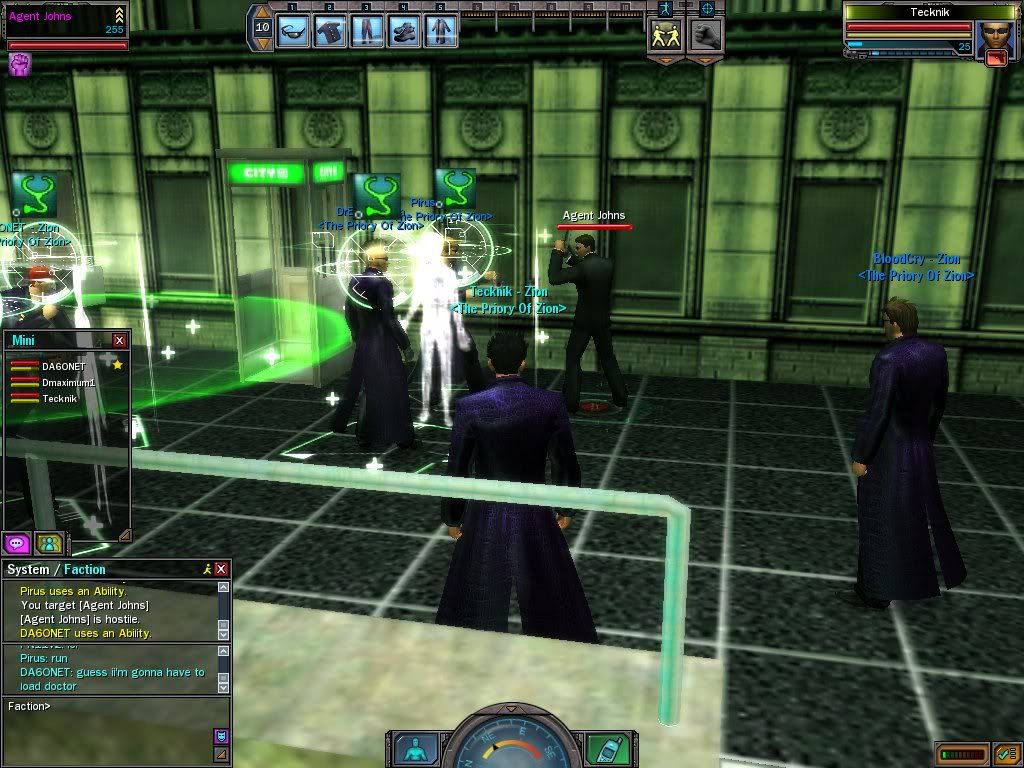Open the two-fighters combat stance button
Viewport: 1024px width, 768px height.
(x=666, y=35)
